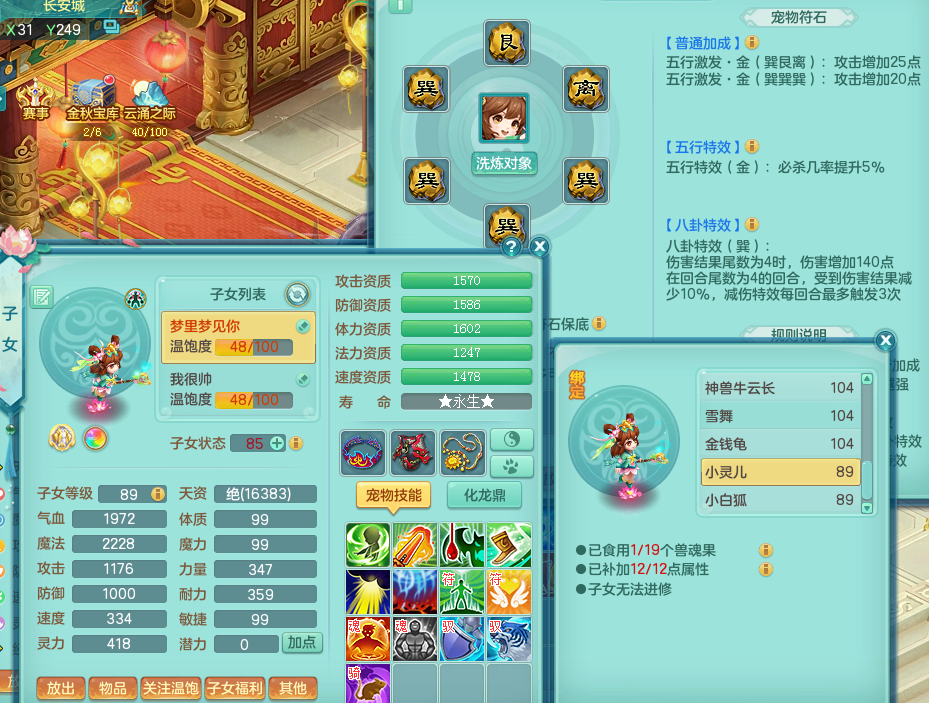Switch to the 宠物技能 tab

pyautogui.click(x=394, y=495)
